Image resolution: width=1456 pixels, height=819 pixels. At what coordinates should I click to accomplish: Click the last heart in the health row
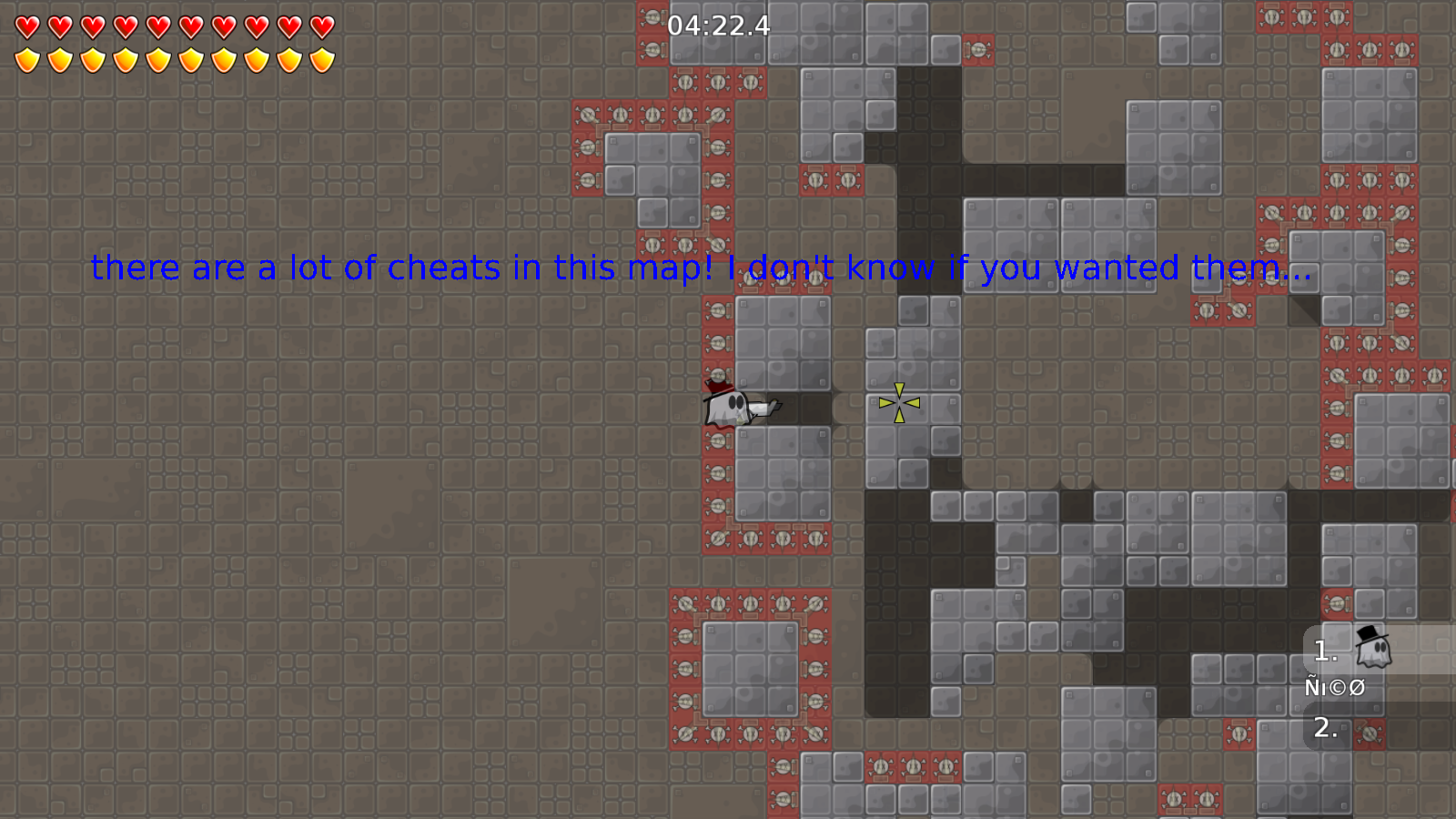(320, 27)
